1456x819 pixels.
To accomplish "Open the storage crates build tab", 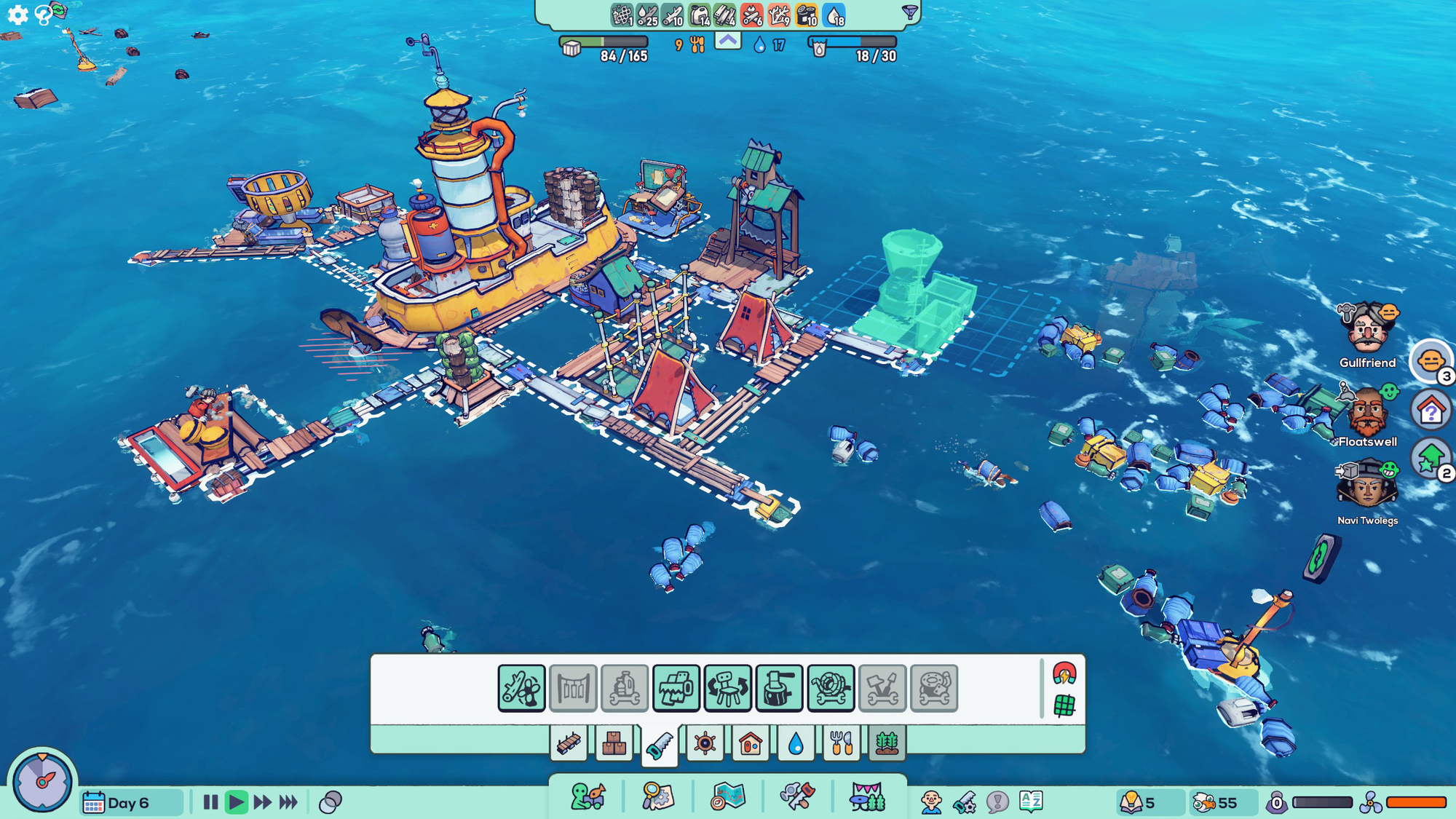I will point(614,744).
